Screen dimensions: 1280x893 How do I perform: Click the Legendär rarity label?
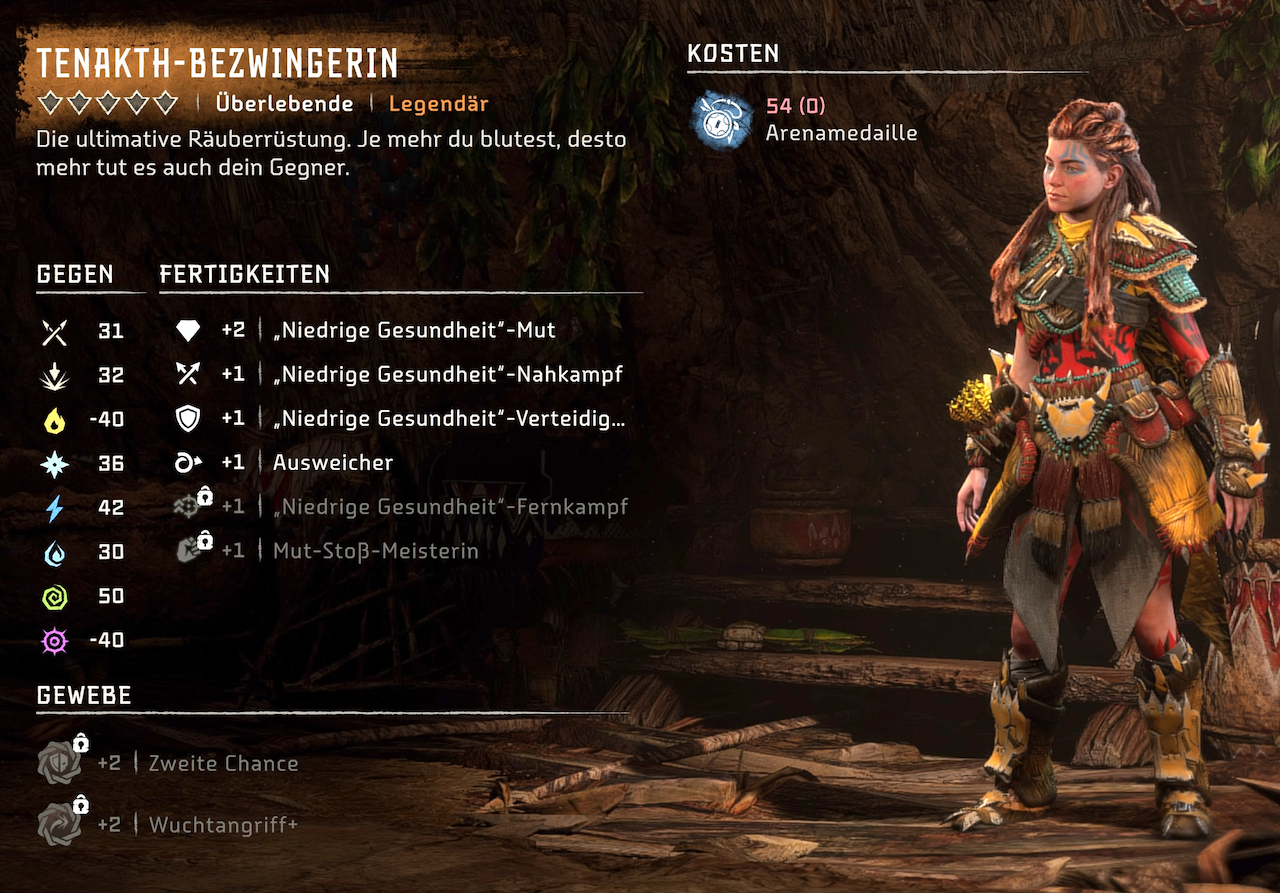(x=438, y=103)
